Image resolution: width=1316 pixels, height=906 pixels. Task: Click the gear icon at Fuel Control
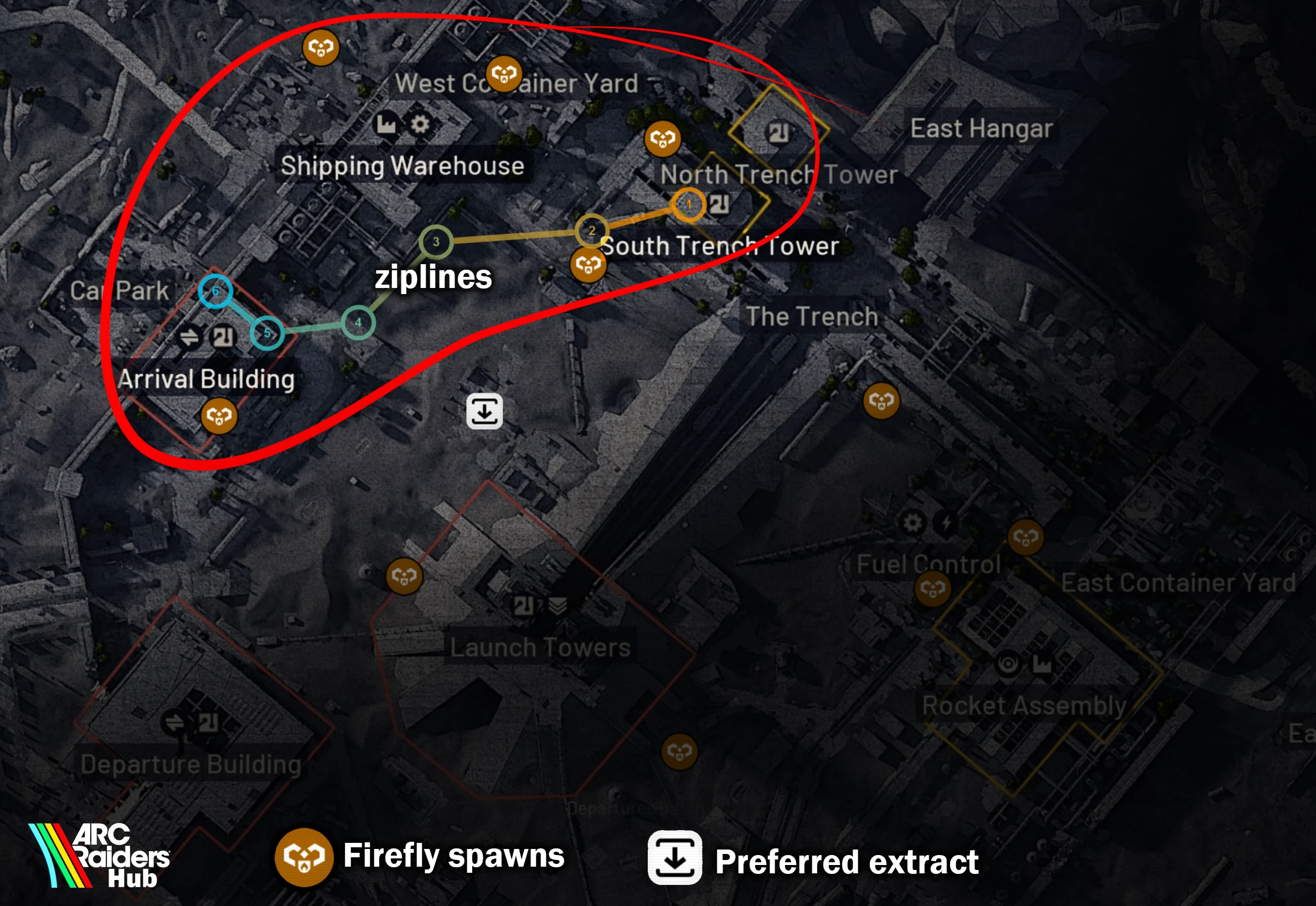click(x=912, y=522)
